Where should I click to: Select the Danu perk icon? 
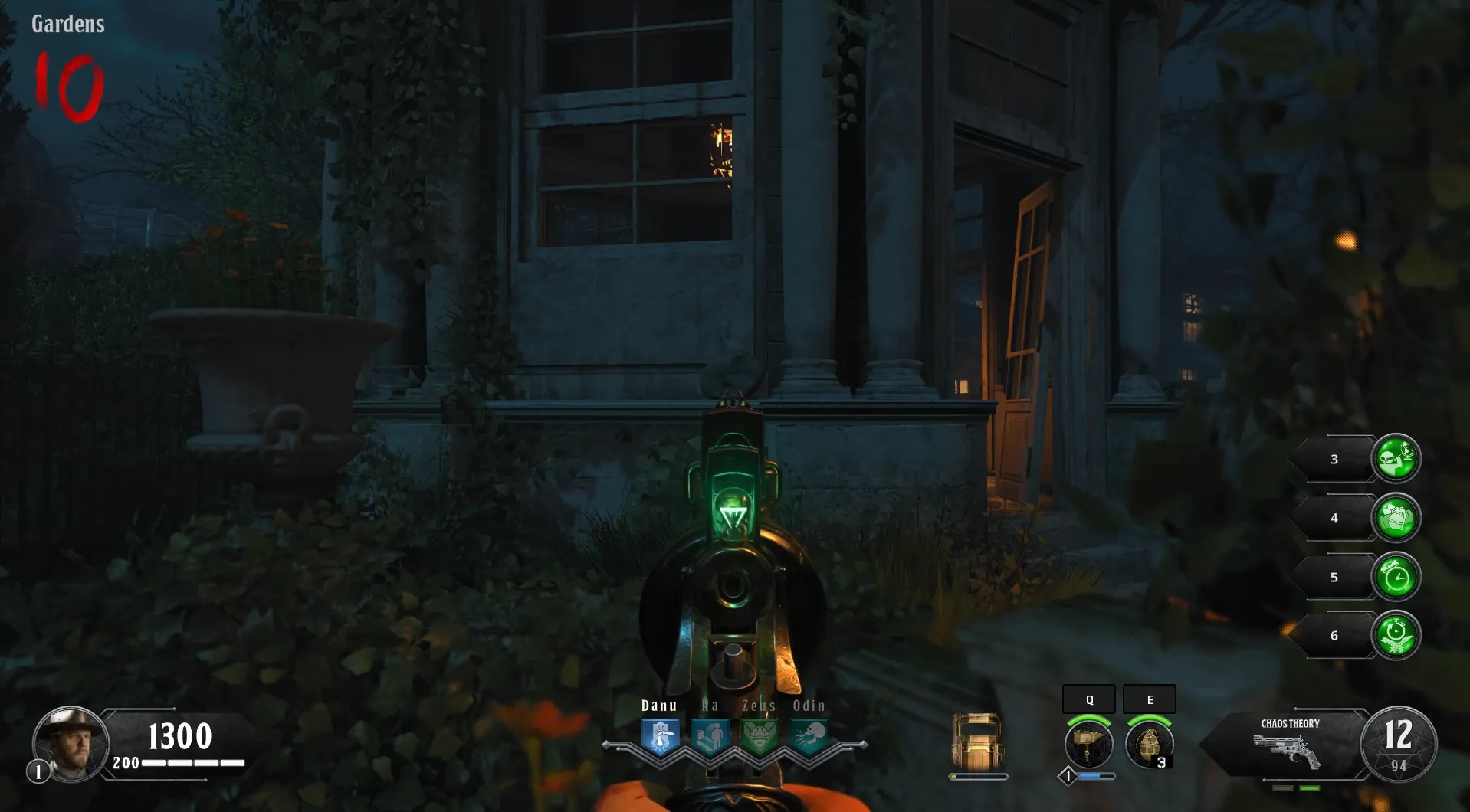[660, 737]
